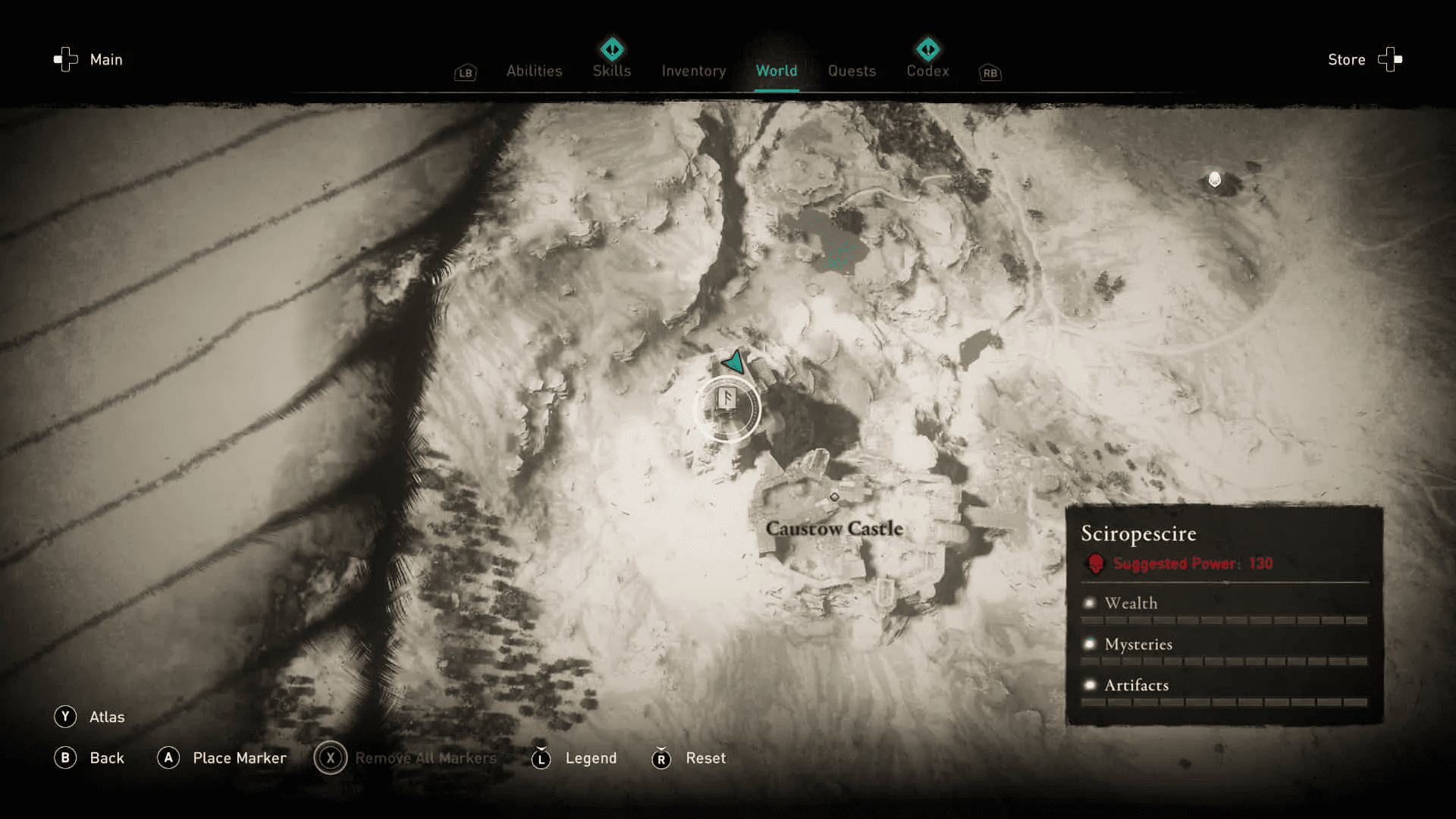
Task: Toggle the Mysteries category indicator dot
Action: coord(1090,644)
